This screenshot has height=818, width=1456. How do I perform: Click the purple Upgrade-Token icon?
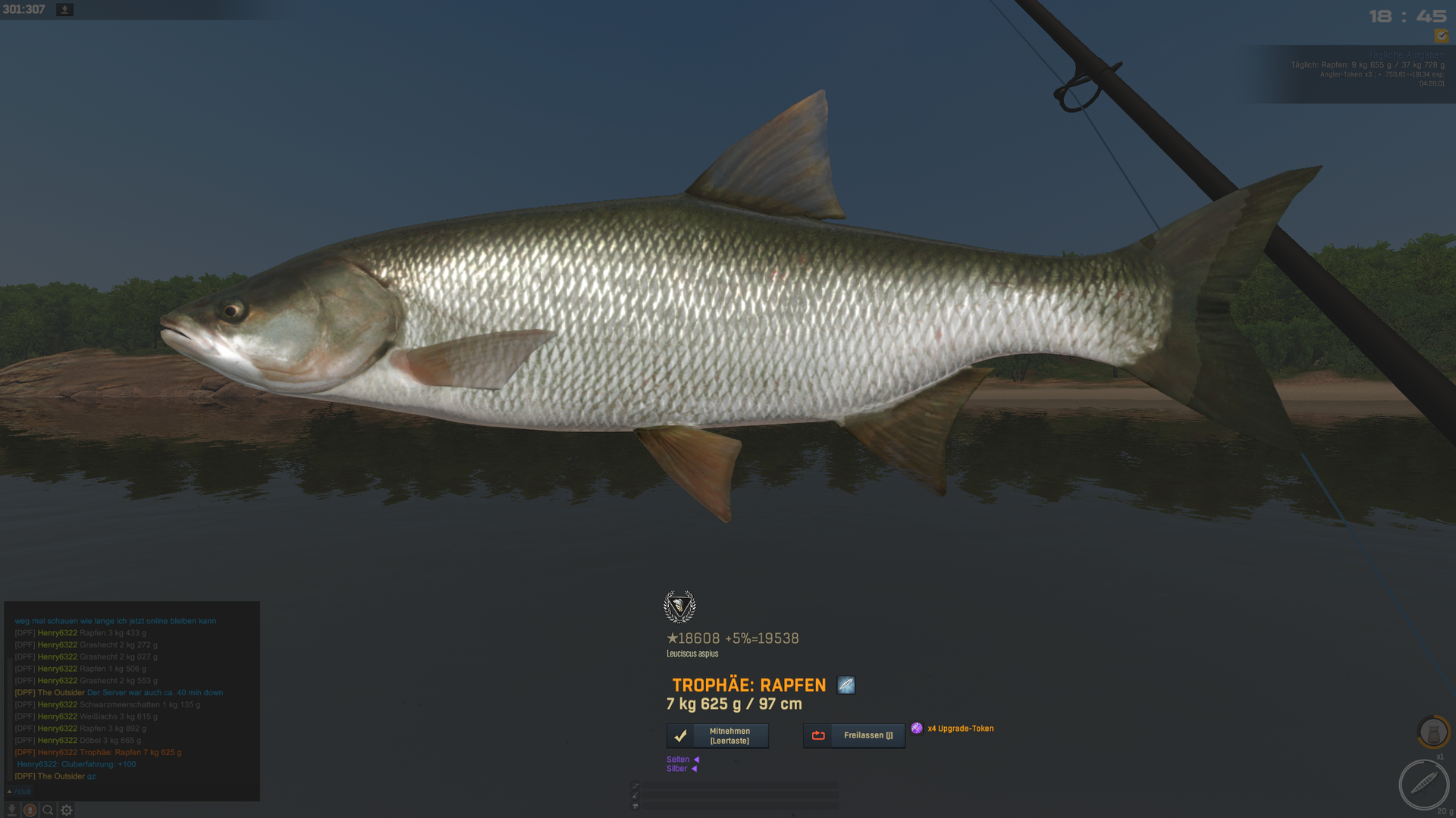click(917, 729)
